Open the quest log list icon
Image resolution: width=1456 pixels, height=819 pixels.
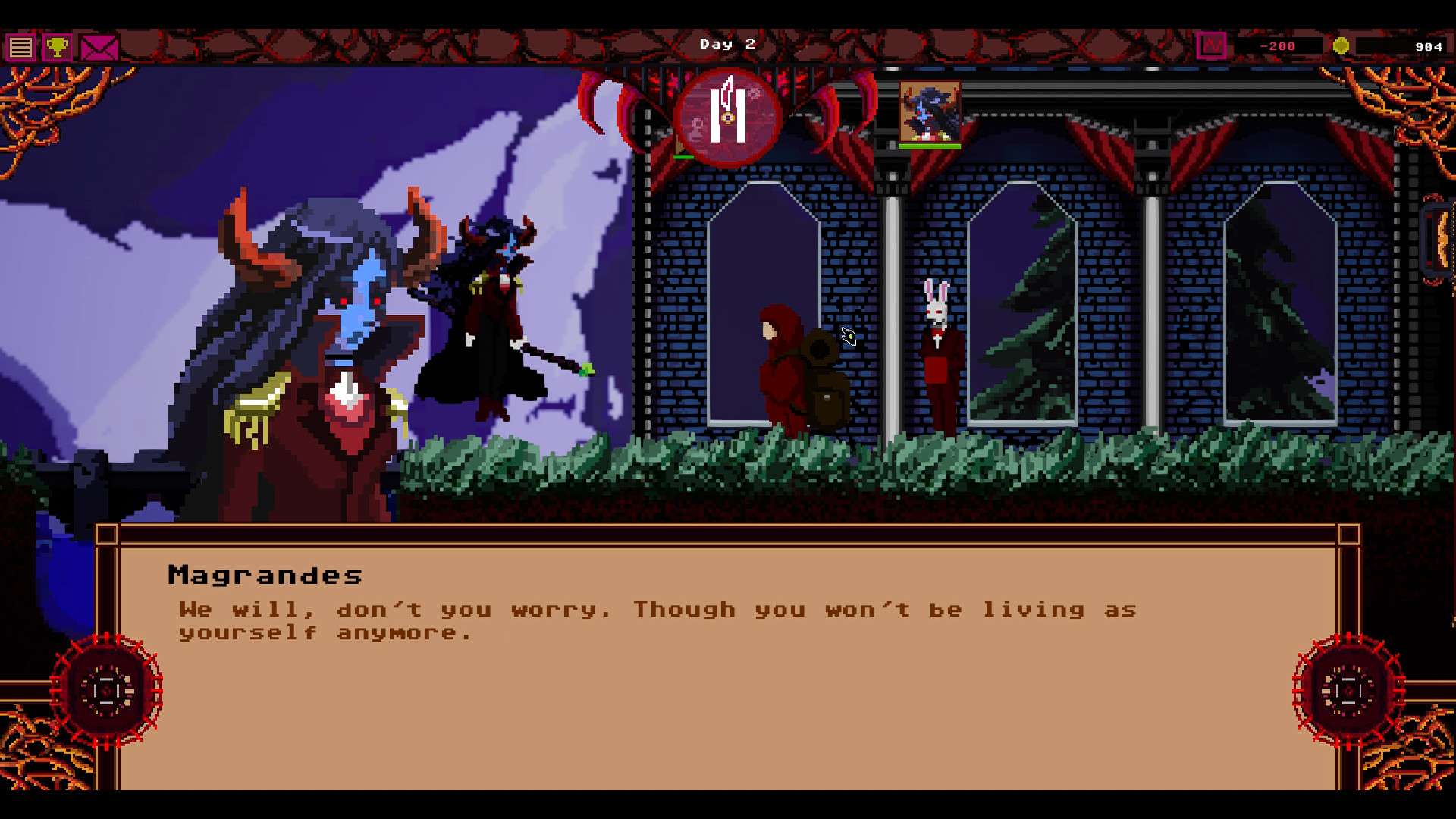click(x=20, y=47)
